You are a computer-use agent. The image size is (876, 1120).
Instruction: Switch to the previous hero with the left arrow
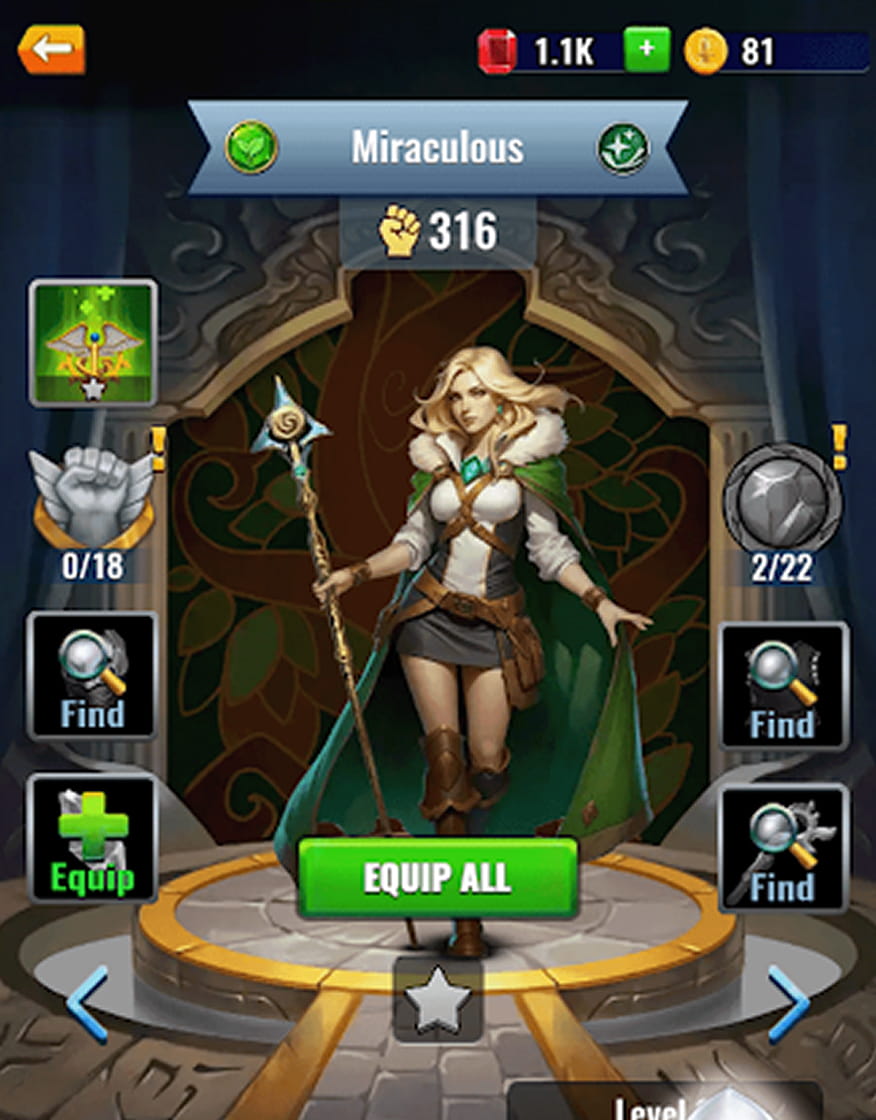tap(88, 1003)
